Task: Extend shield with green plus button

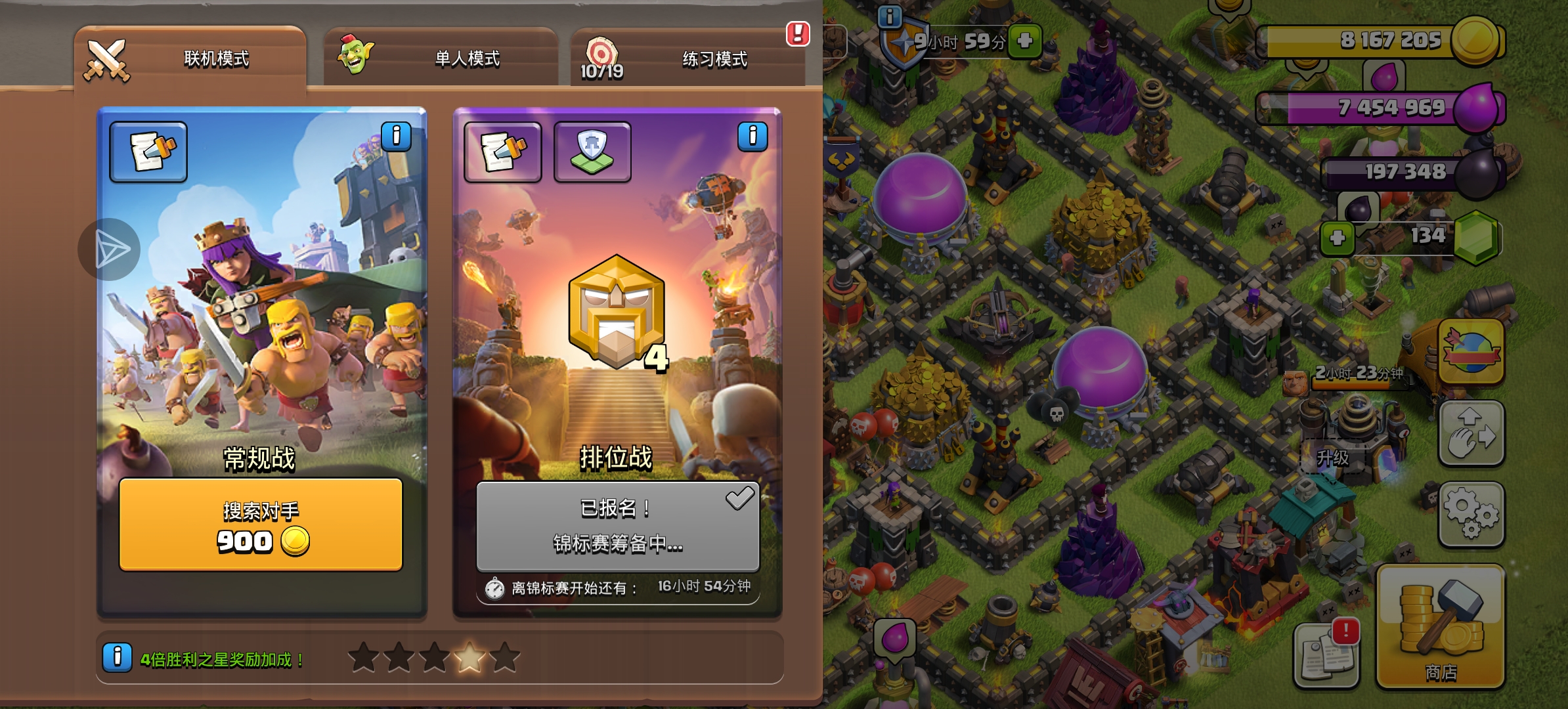Action: pyautogui.click(x=1025, y=41)
